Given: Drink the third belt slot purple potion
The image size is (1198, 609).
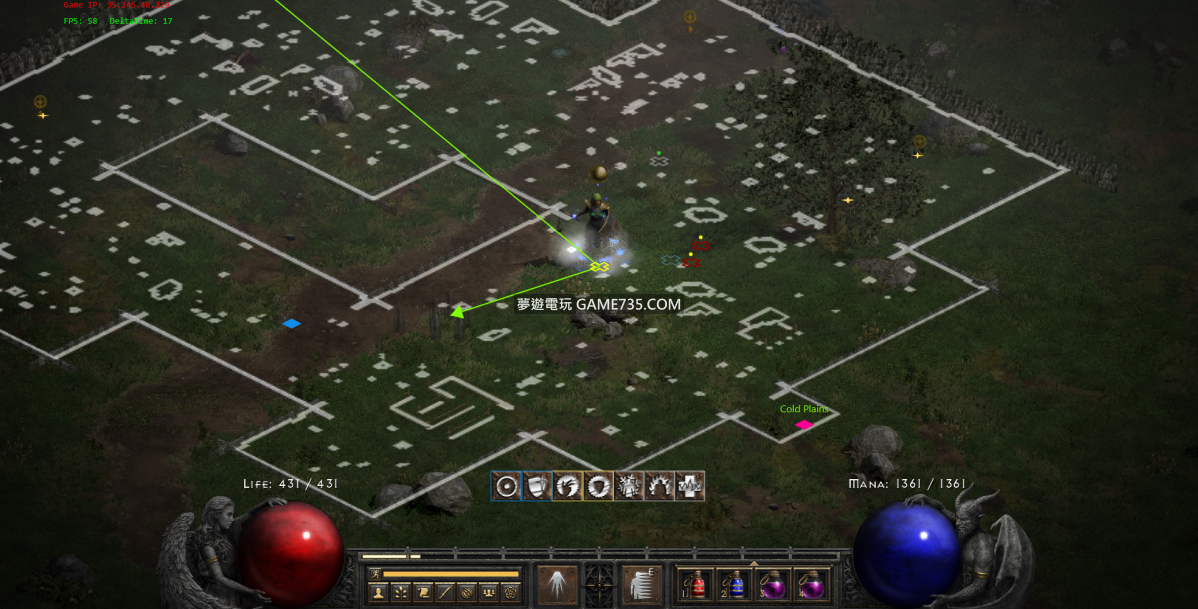Looking at the screenshot, I should pos(774,584).
